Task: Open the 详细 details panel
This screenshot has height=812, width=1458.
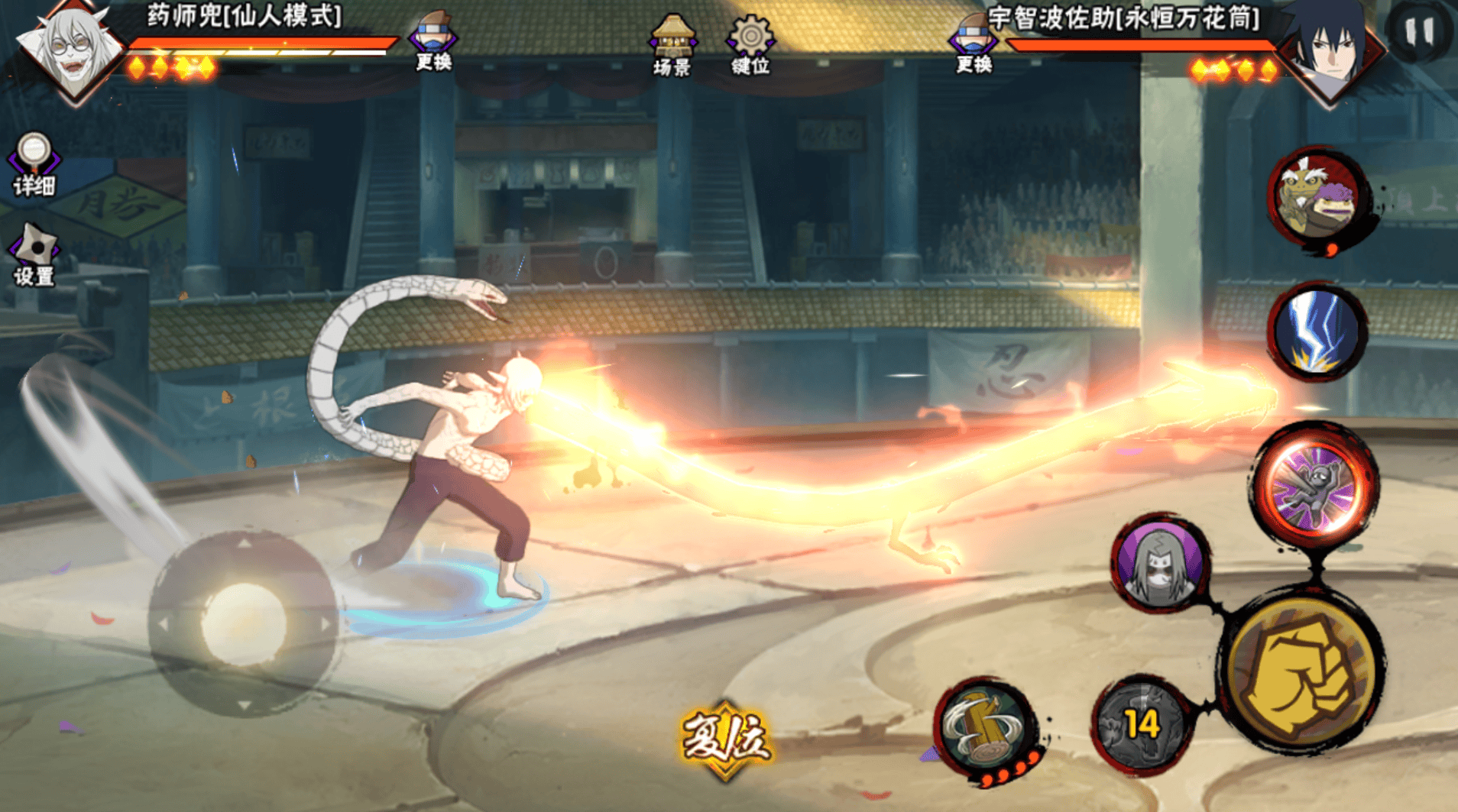Action: (34, 163)
